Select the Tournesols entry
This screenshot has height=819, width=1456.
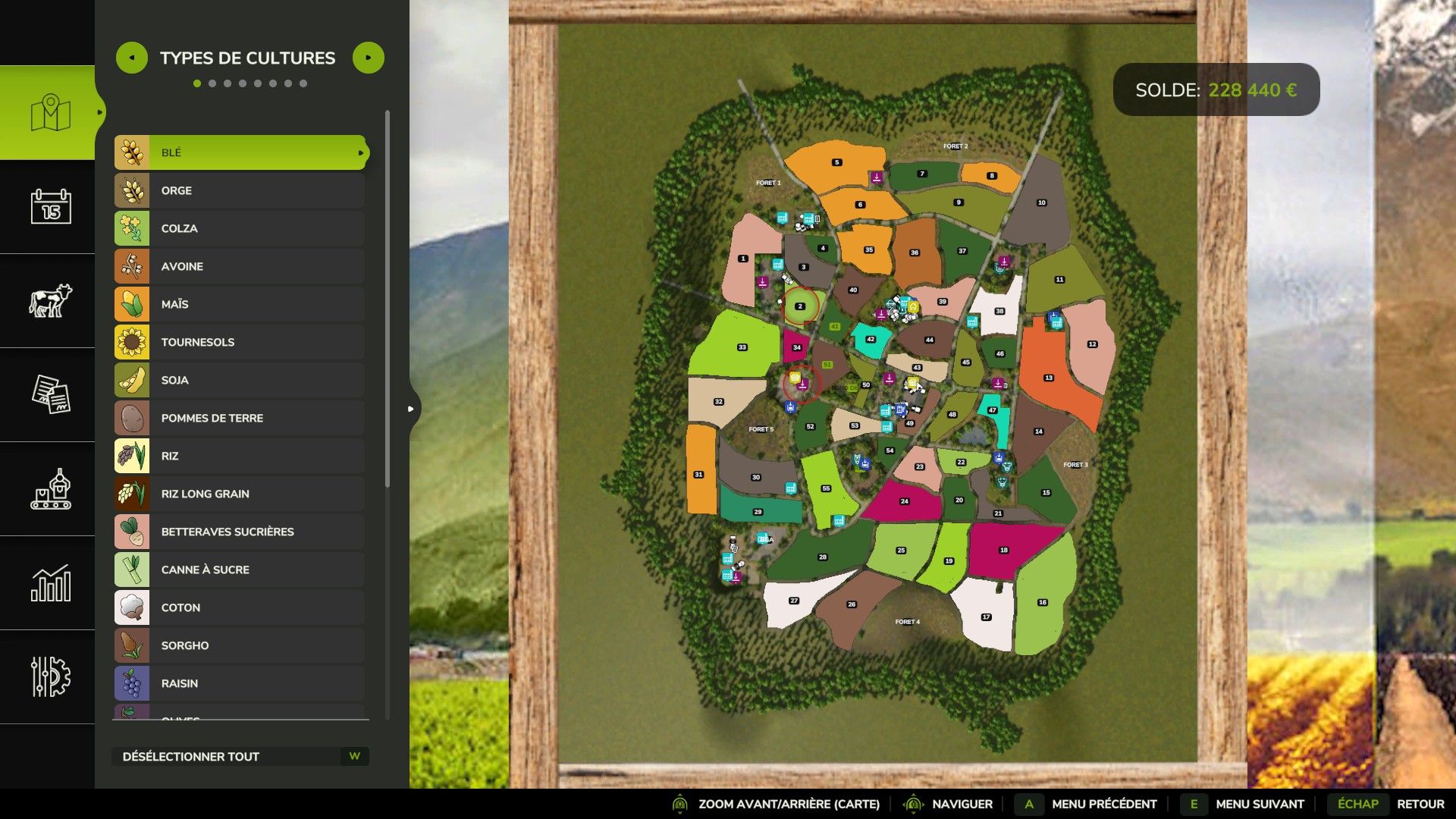pos(240,342)
